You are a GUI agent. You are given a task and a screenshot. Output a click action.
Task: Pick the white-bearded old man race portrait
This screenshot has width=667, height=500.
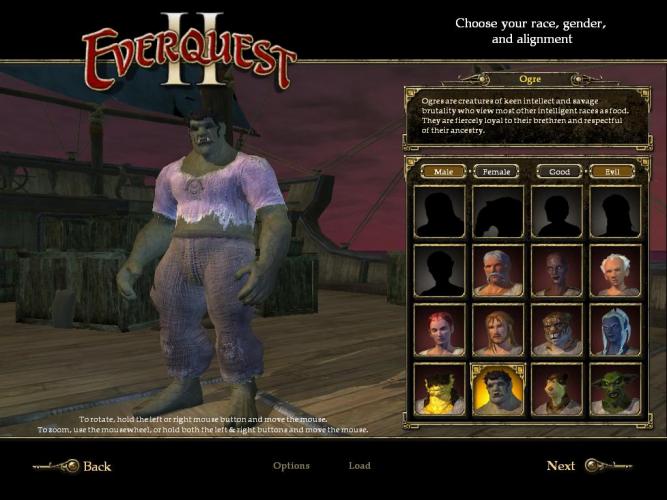[497, 271]
